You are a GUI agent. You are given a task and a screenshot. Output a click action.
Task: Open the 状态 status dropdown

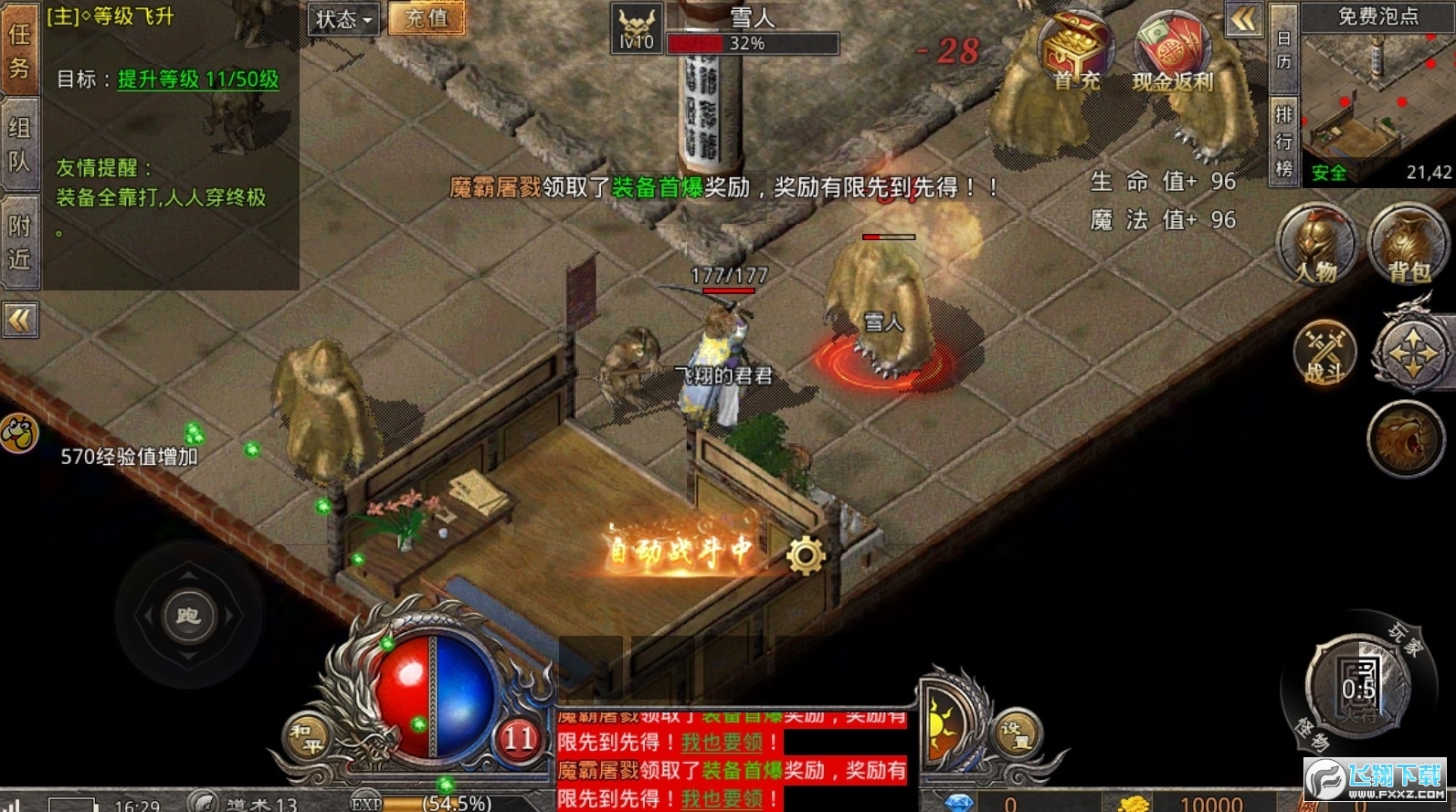[343, 20]
